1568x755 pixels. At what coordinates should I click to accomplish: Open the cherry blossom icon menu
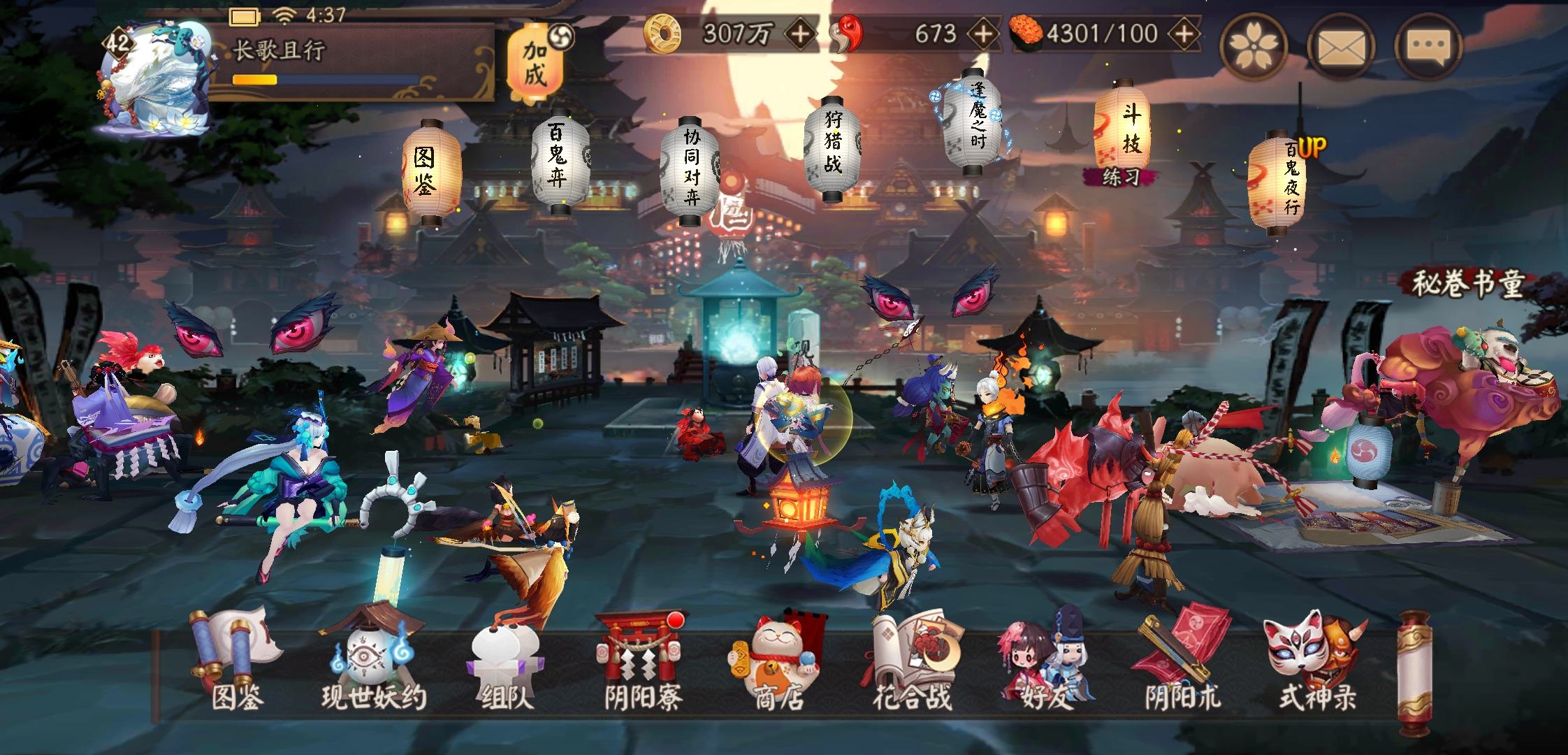[1254, 46]
